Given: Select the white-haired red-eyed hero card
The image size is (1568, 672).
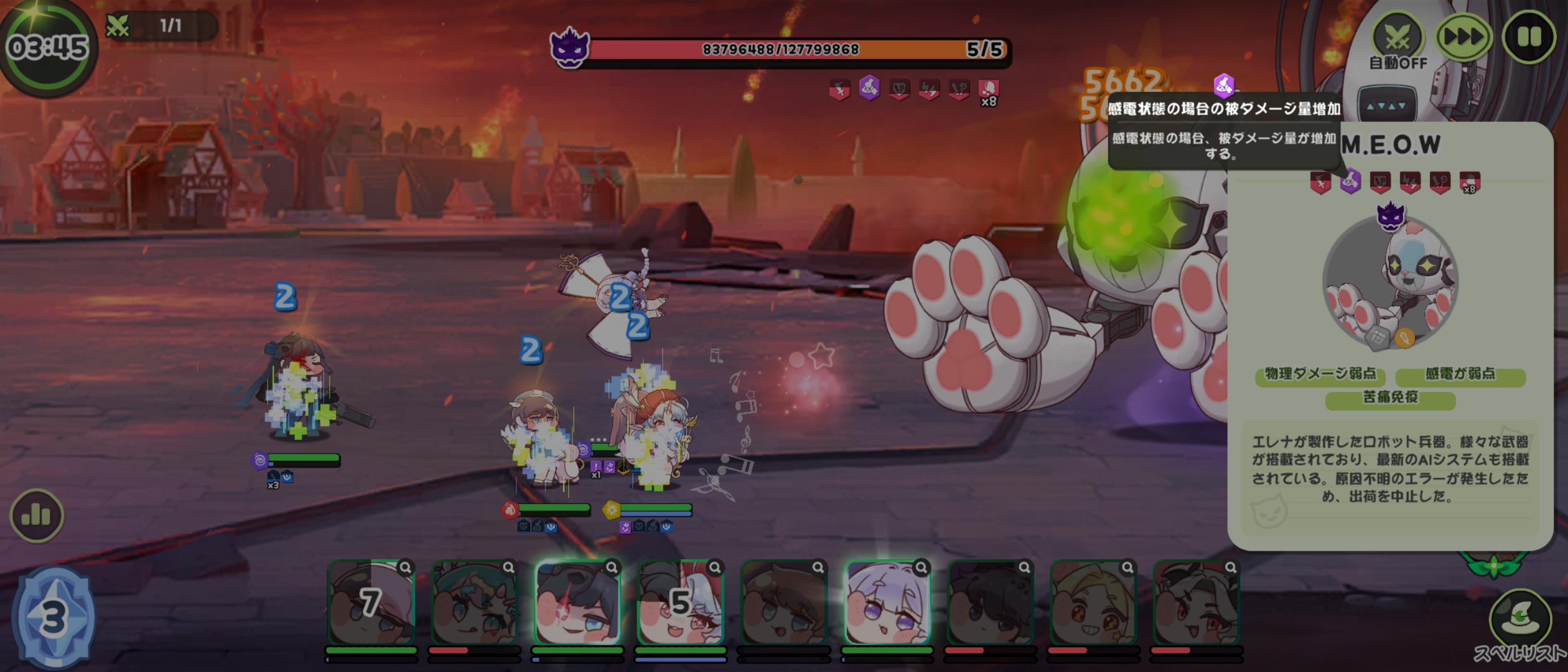Looking at the screenshot, I should coord(1196,602).
